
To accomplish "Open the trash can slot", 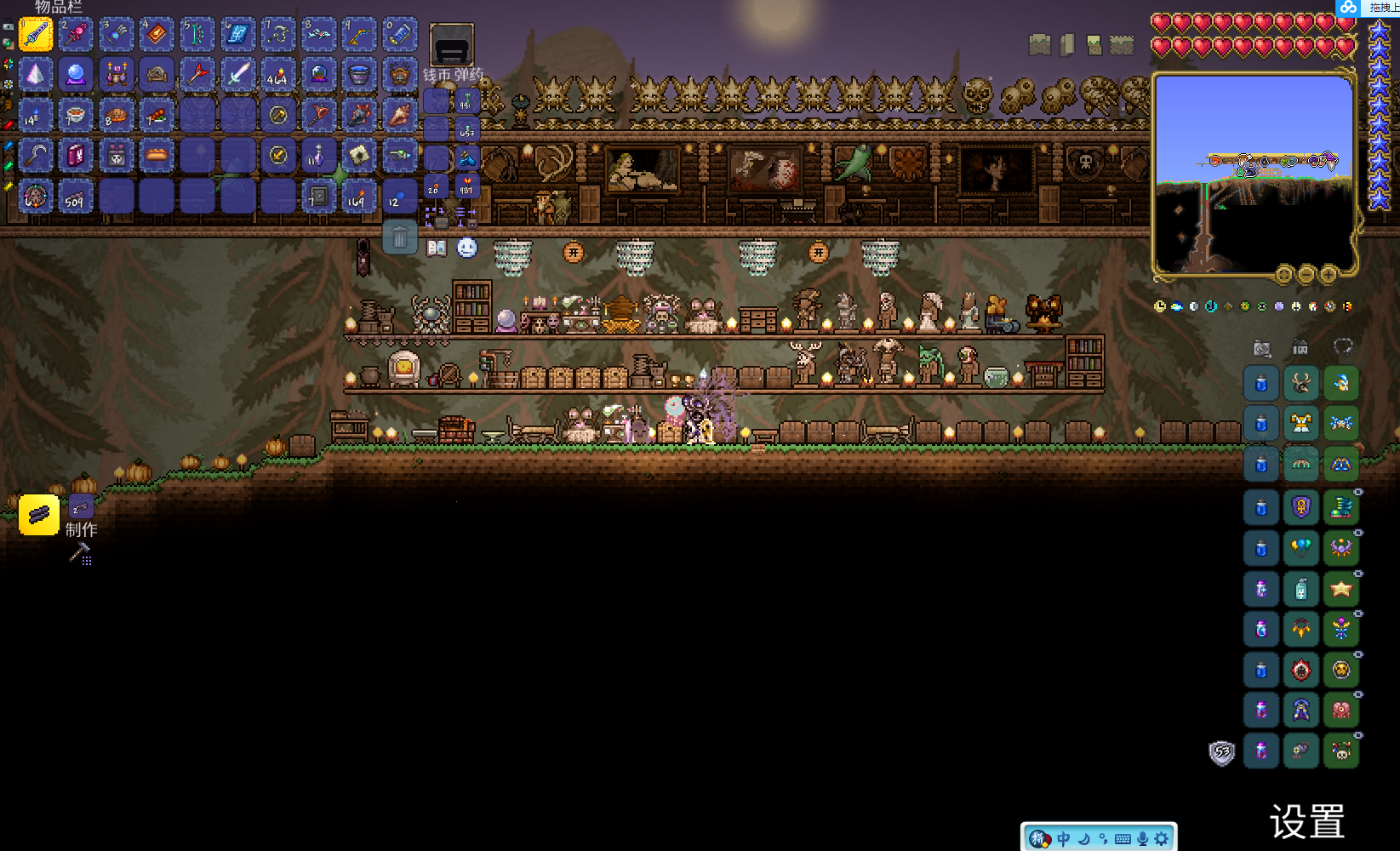I will [x=399, y=237].
